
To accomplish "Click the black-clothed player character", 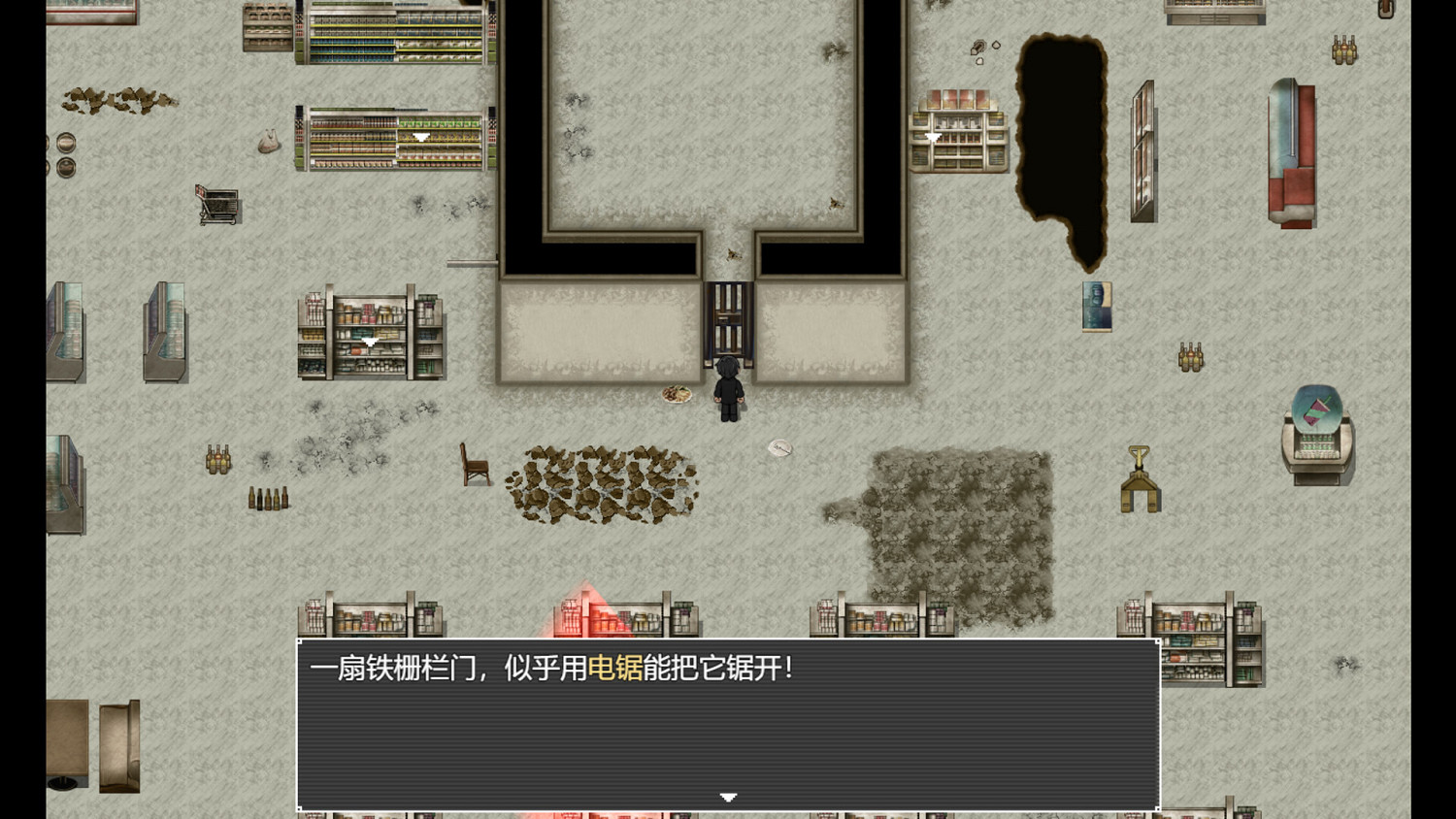I will (728, 388).
